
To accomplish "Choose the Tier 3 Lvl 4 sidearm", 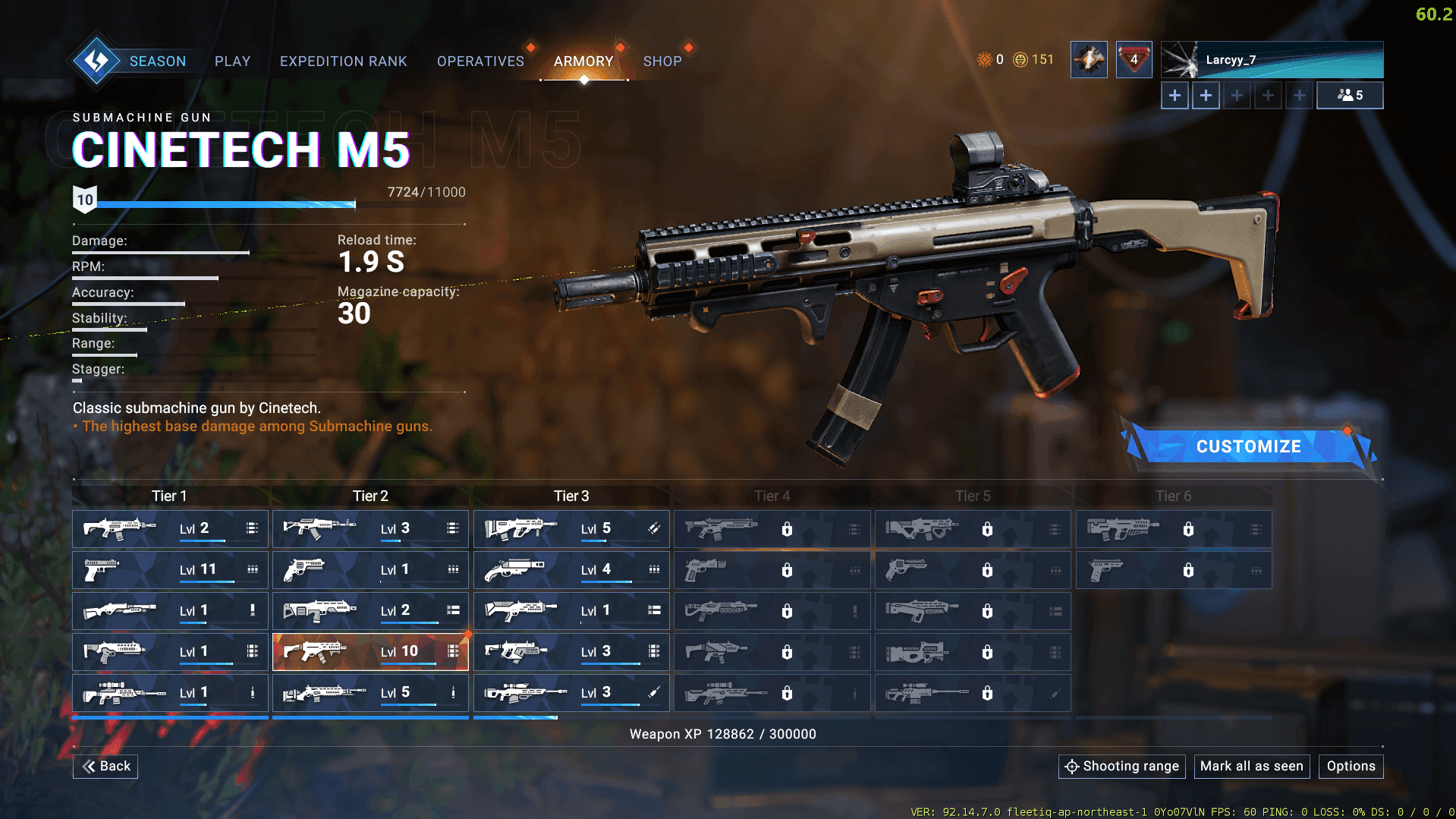I will [x=571, y=569].
